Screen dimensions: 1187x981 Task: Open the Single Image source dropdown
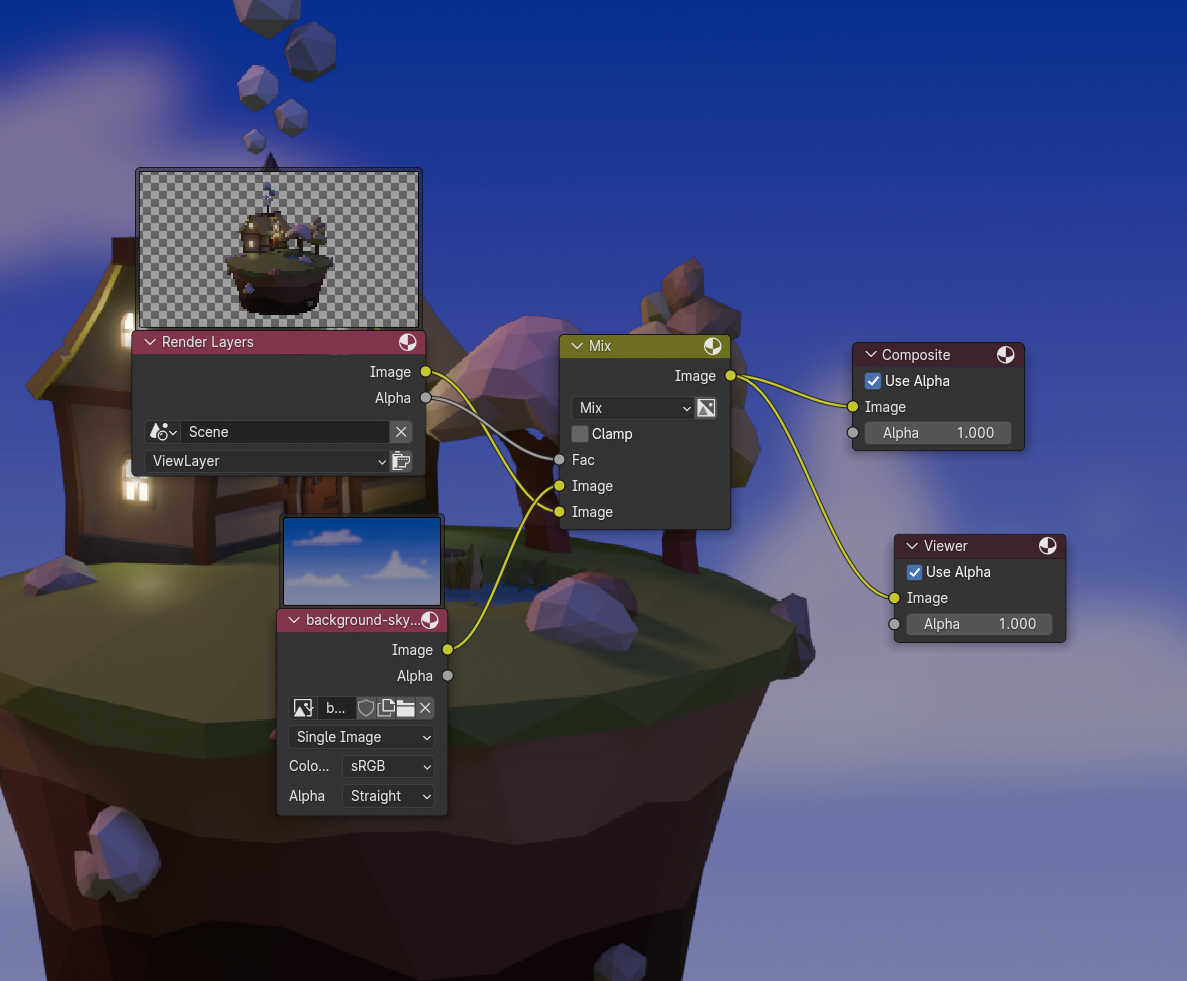pos(362,737)
